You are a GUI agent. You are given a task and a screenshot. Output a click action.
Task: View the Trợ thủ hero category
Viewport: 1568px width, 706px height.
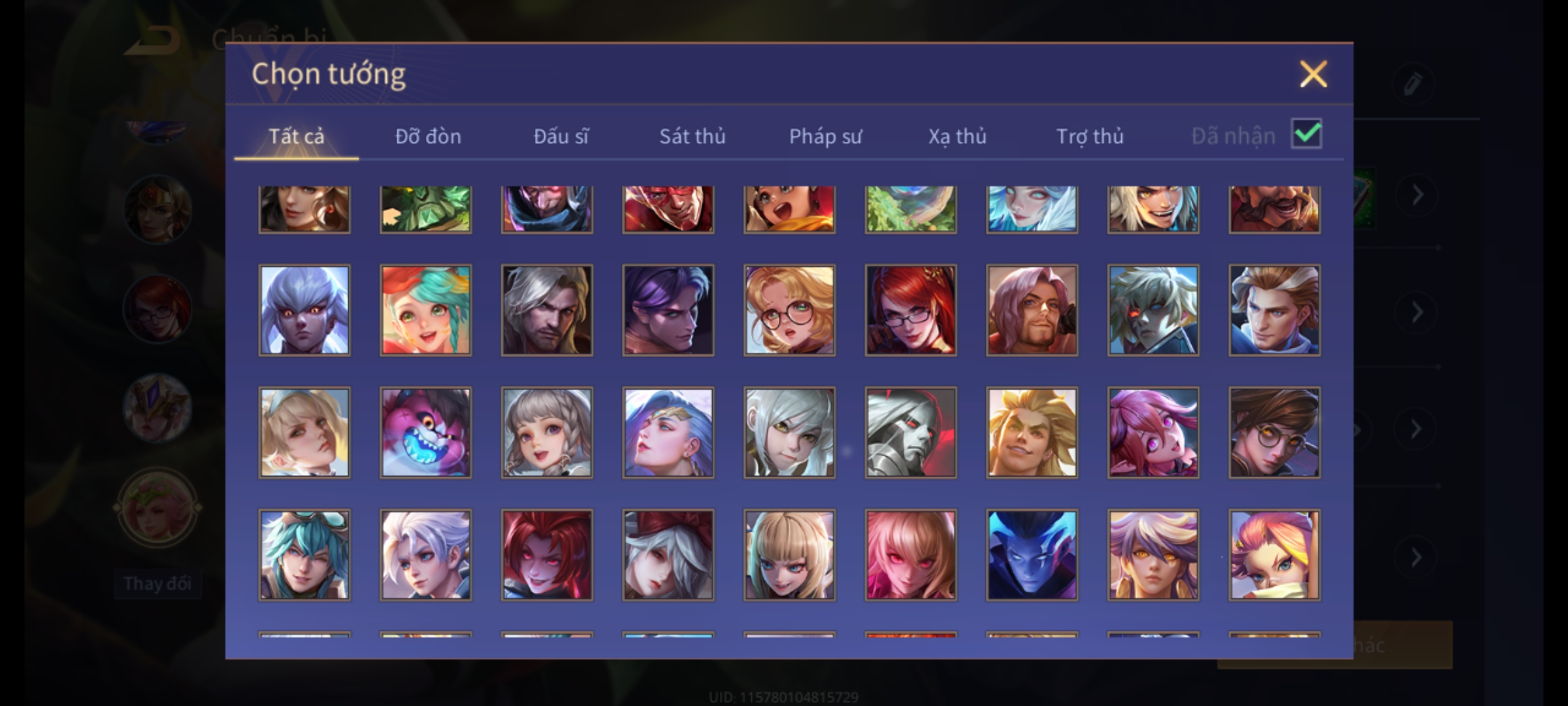tap(1090, 136)
